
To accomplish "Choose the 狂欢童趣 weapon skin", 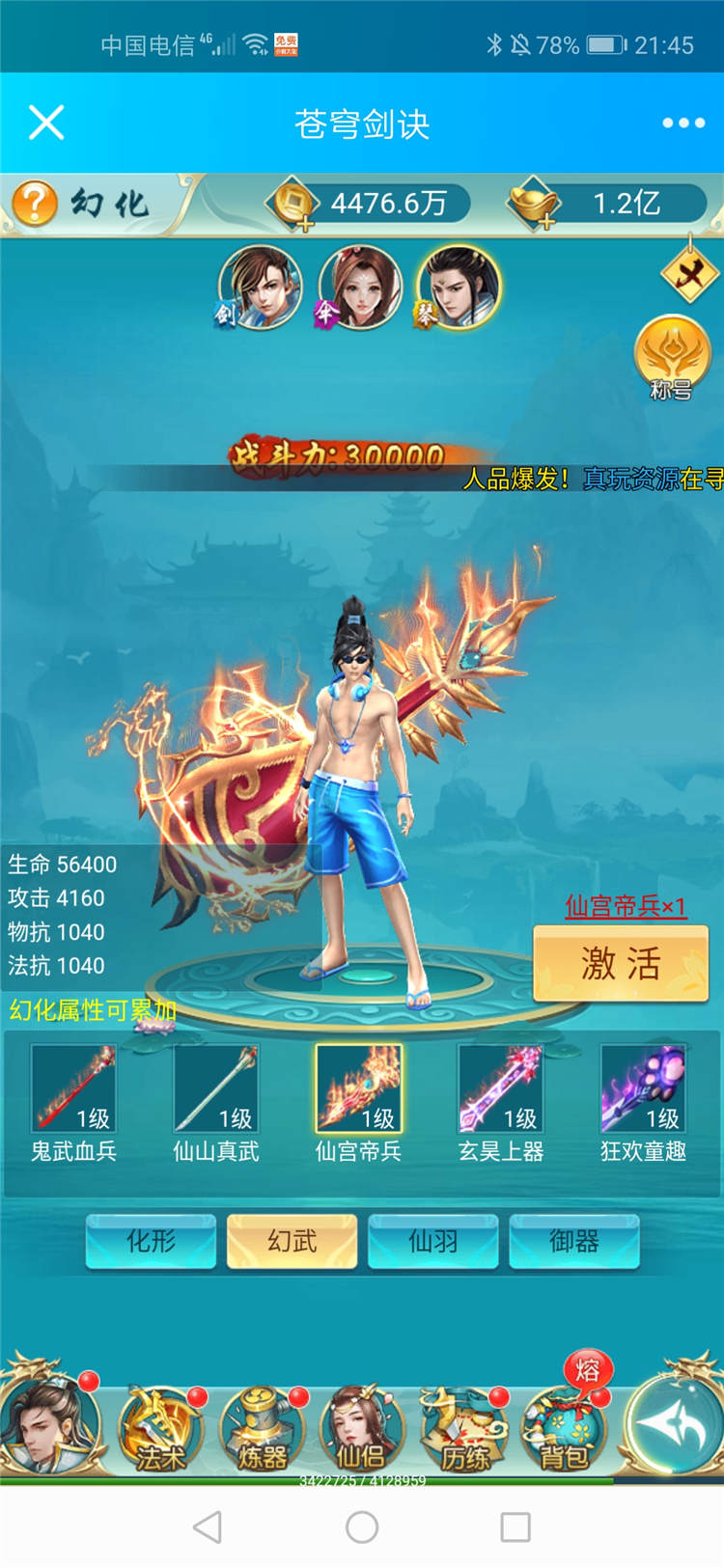I will [x=643, y=1089].
